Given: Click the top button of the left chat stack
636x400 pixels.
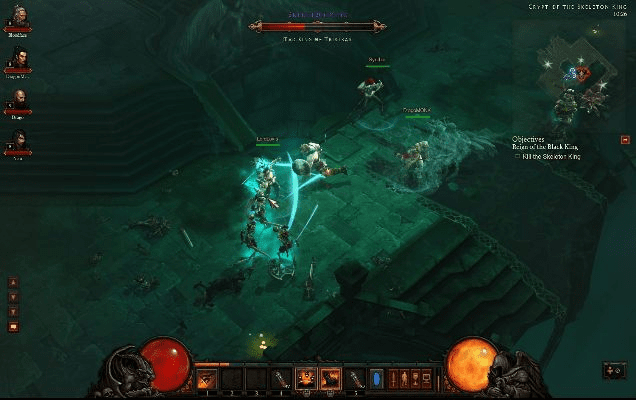Looking at the screenshot, I should coord(13,282).
